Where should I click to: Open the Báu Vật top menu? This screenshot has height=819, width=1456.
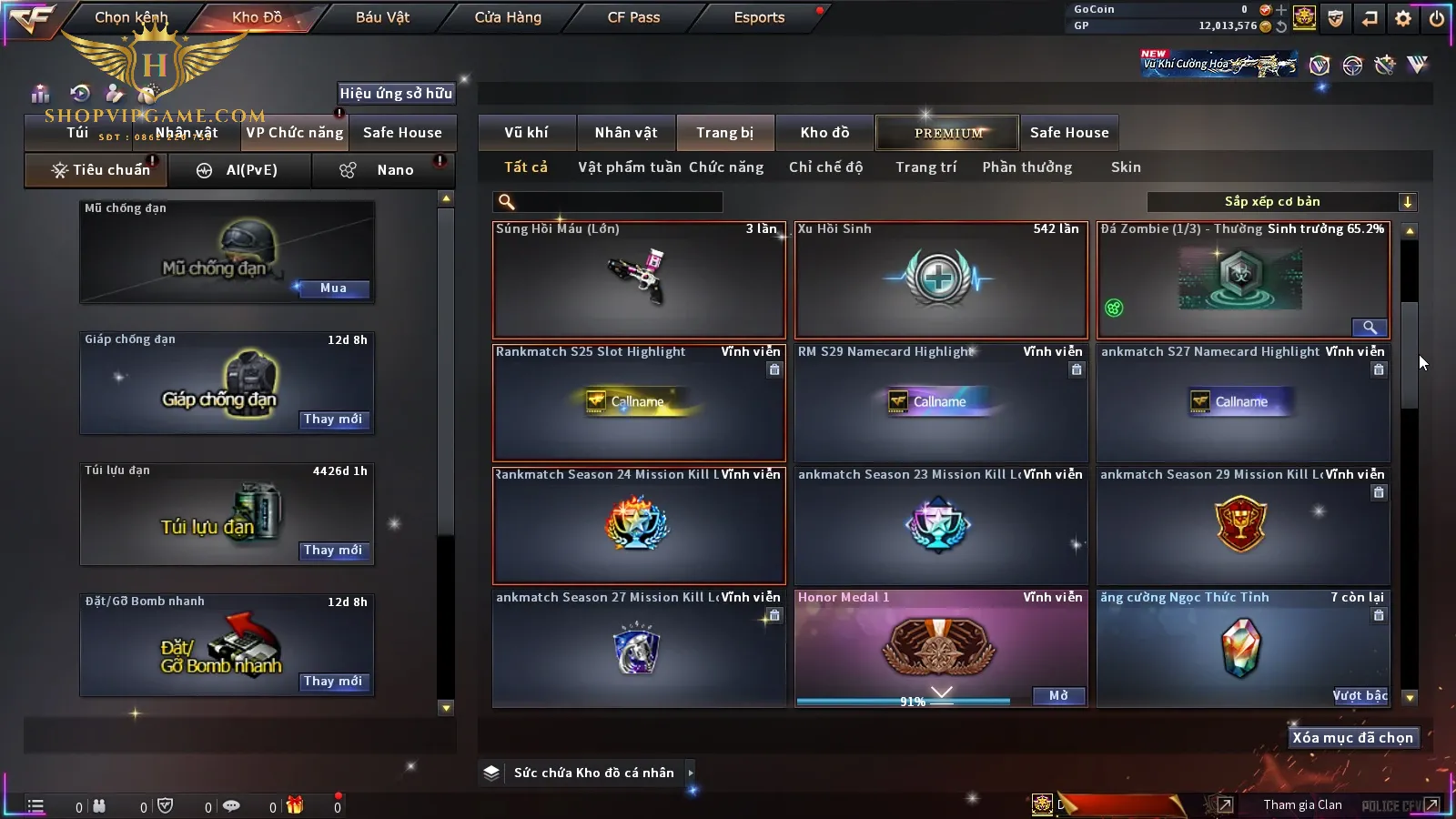pos(382,17)
